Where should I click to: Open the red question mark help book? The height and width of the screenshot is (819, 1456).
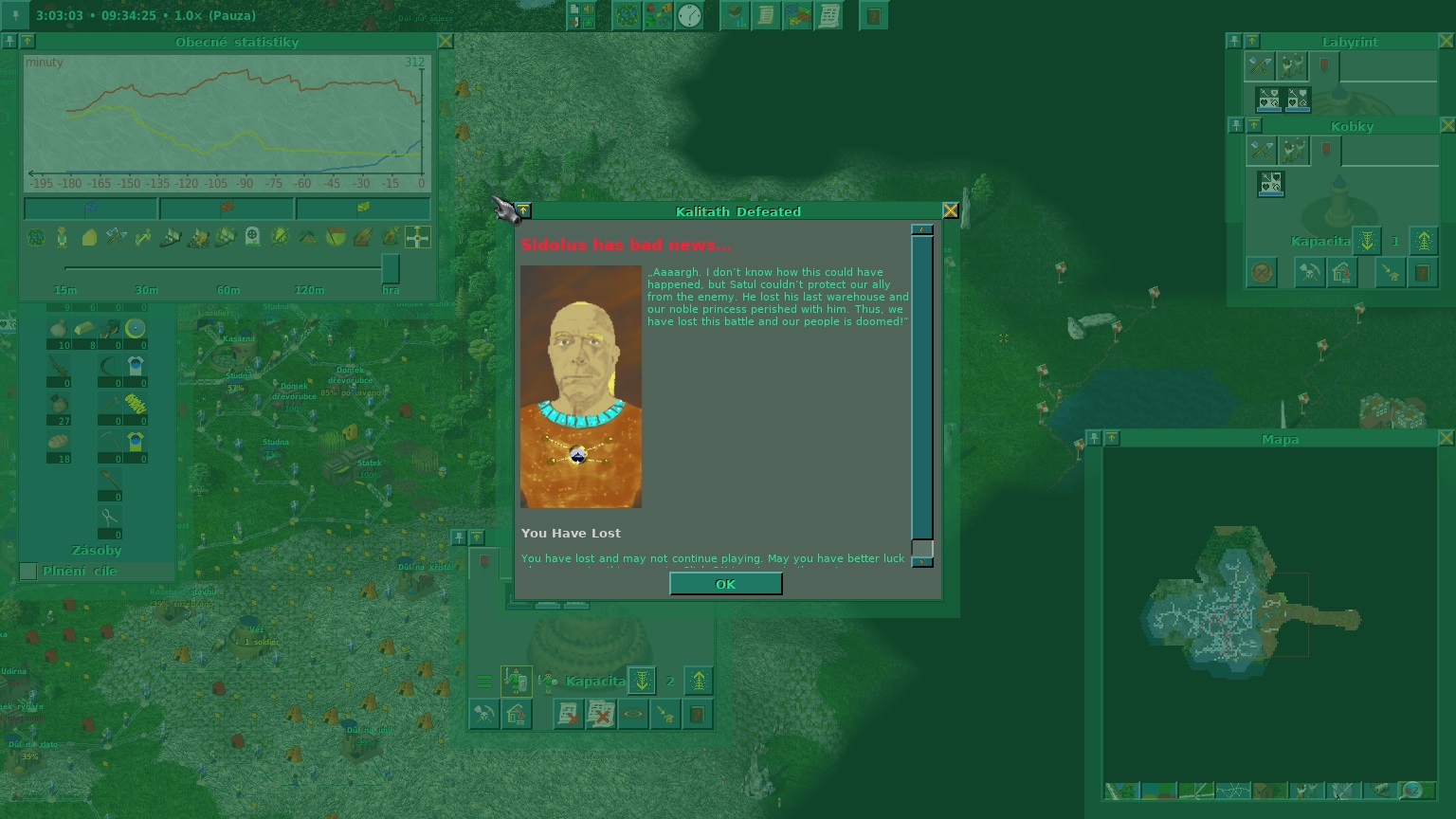pyautogui.click(x=874, y=16)
